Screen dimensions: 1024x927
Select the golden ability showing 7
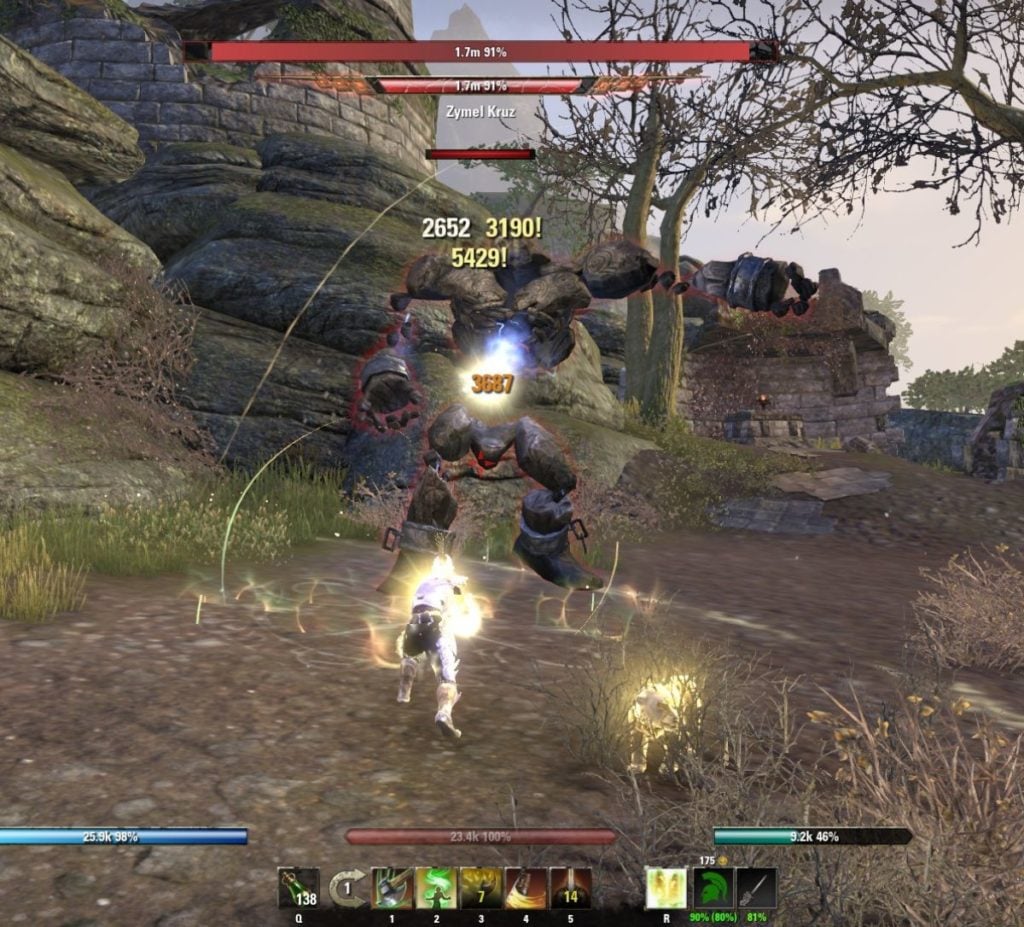[480, 888]
